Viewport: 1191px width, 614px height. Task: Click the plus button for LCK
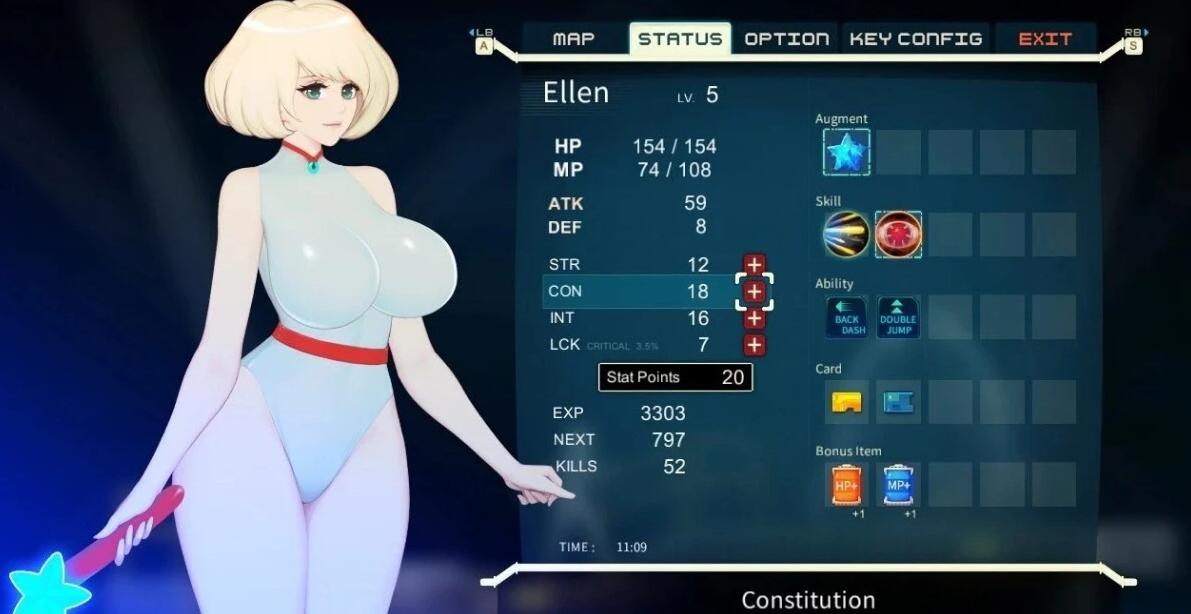point(754,345)
